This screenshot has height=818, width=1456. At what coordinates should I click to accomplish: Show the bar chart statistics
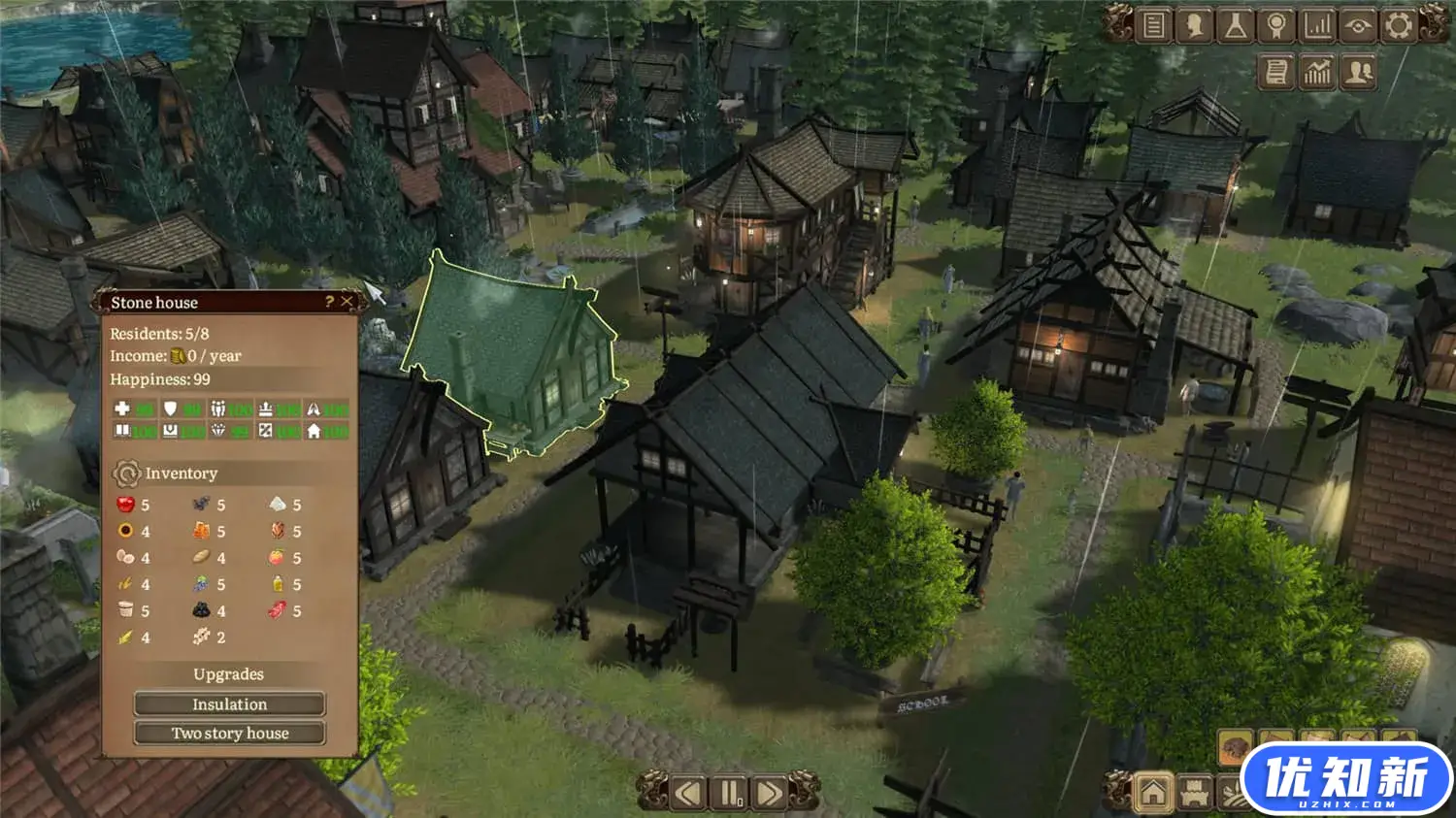pyautogui.click(x=1317, y=25)
